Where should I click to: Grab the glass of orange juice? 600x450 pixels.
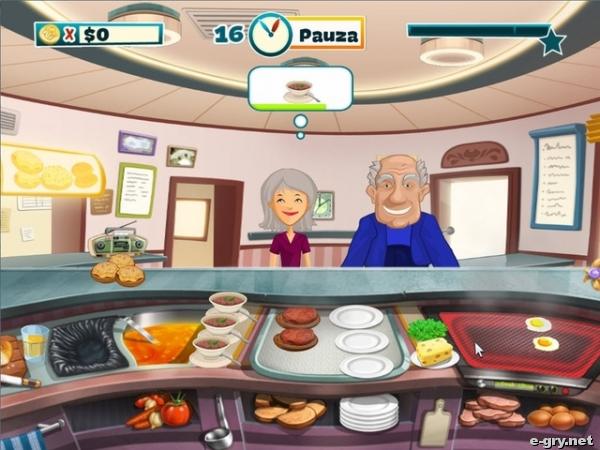pos(34,343)
